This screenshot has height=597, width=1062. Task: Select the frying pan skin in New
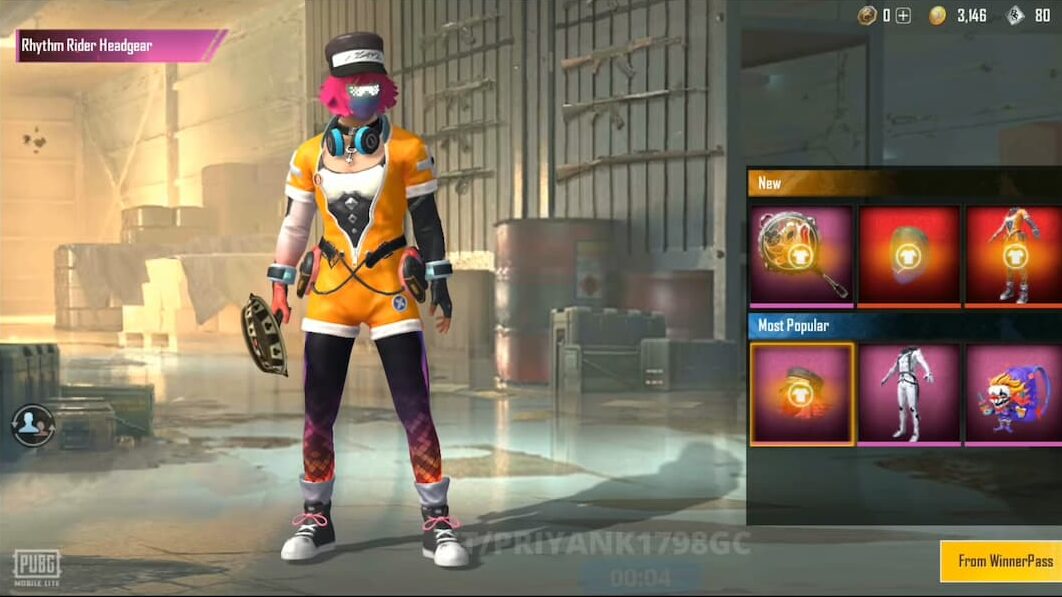[x=801, y=255]
